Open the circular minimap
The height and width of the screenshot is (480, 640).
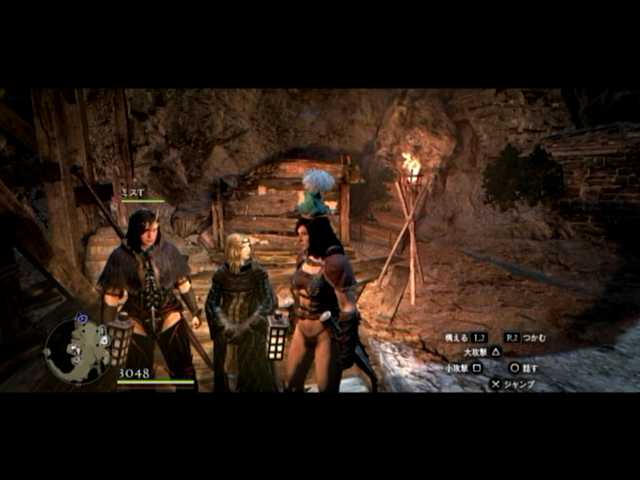coord(77,351)
